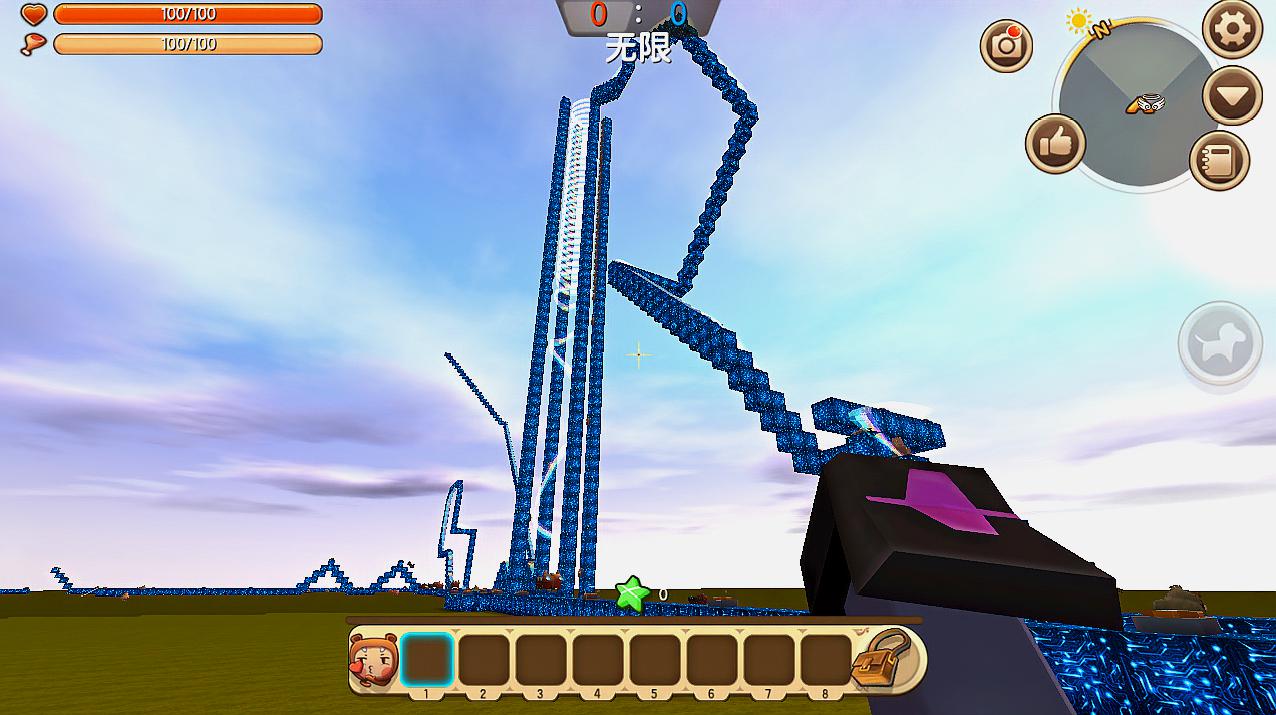The width and height of the screenshot is (1276, 715).
Task: Open the notebook journal button
Action: (1220, 160)
